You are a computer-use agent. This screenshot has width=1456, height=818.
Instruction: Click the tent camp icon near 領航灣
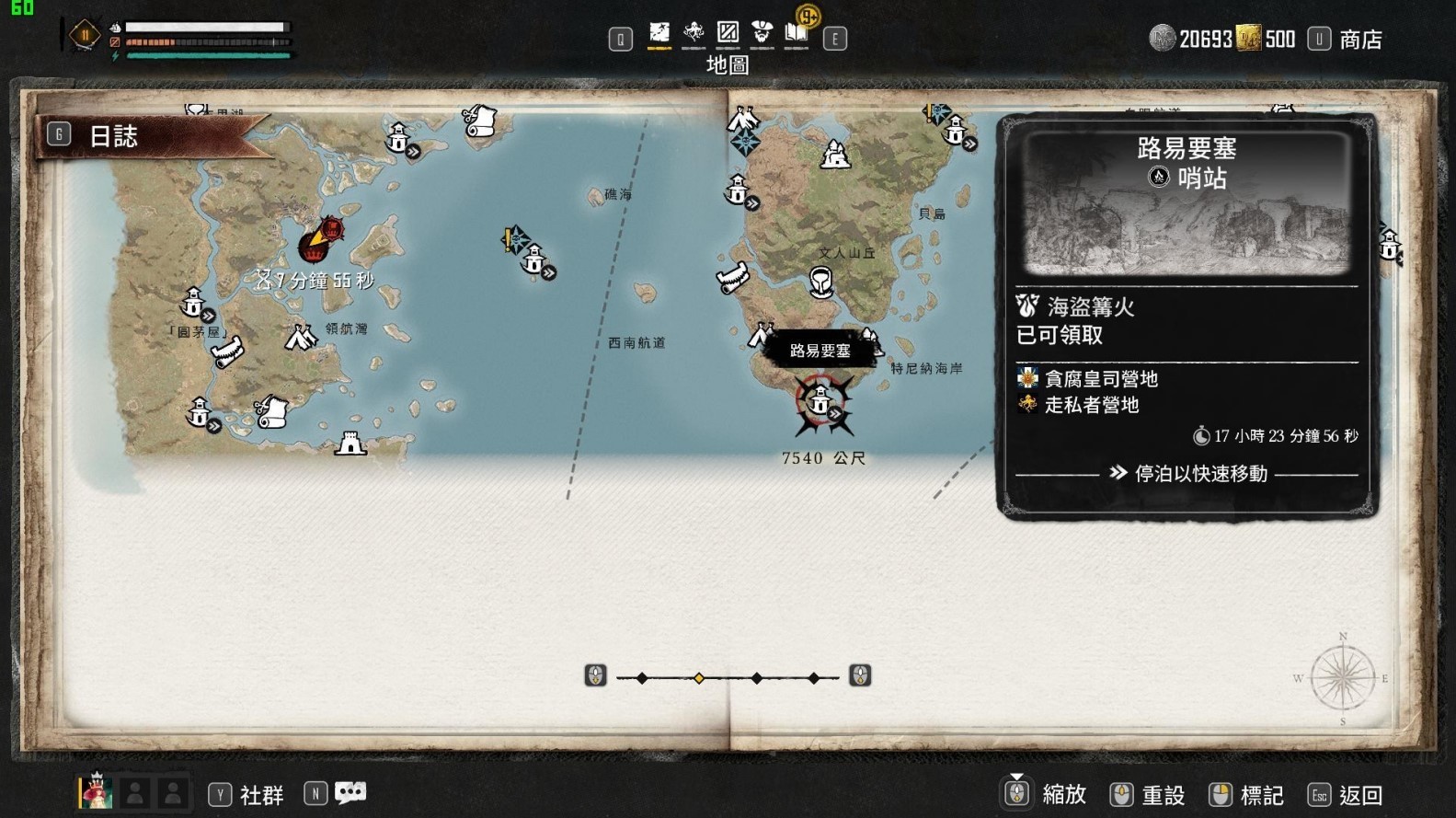(x=300, y=335)
